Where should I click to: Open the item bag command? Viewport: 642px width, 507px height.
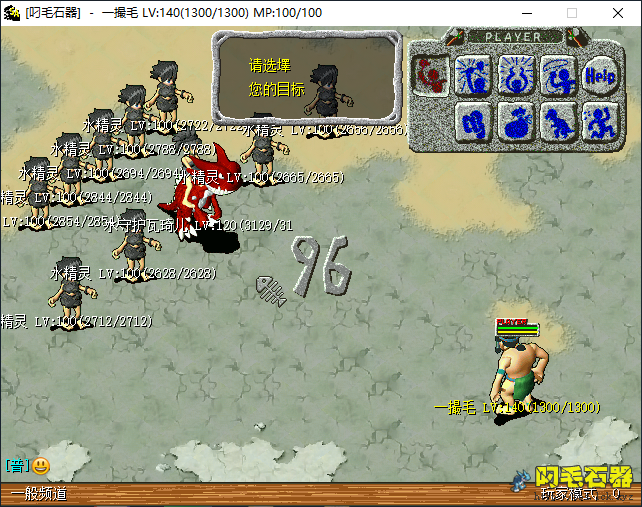515,121
